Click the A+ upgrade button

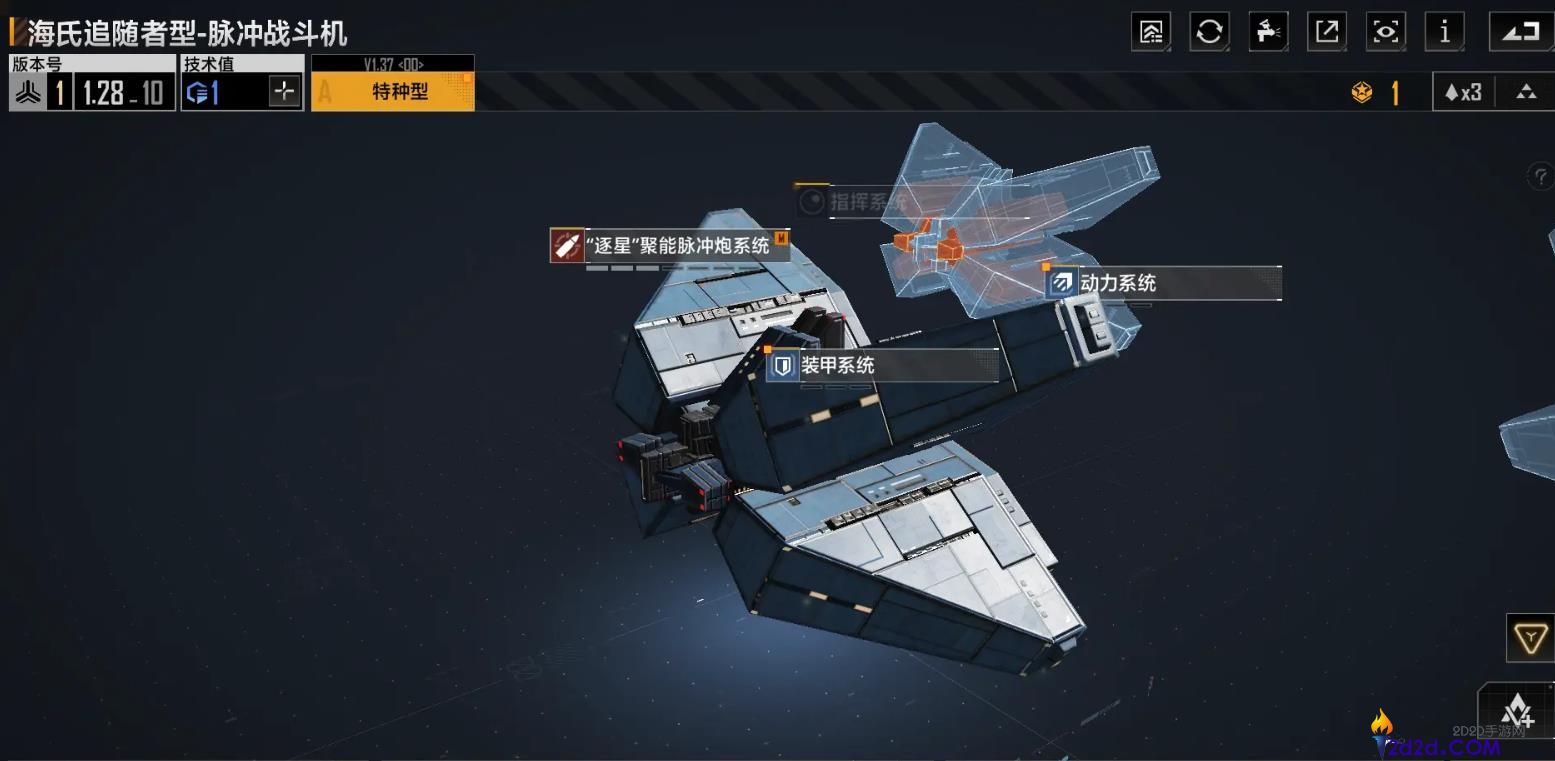(x=1520, y=712)
